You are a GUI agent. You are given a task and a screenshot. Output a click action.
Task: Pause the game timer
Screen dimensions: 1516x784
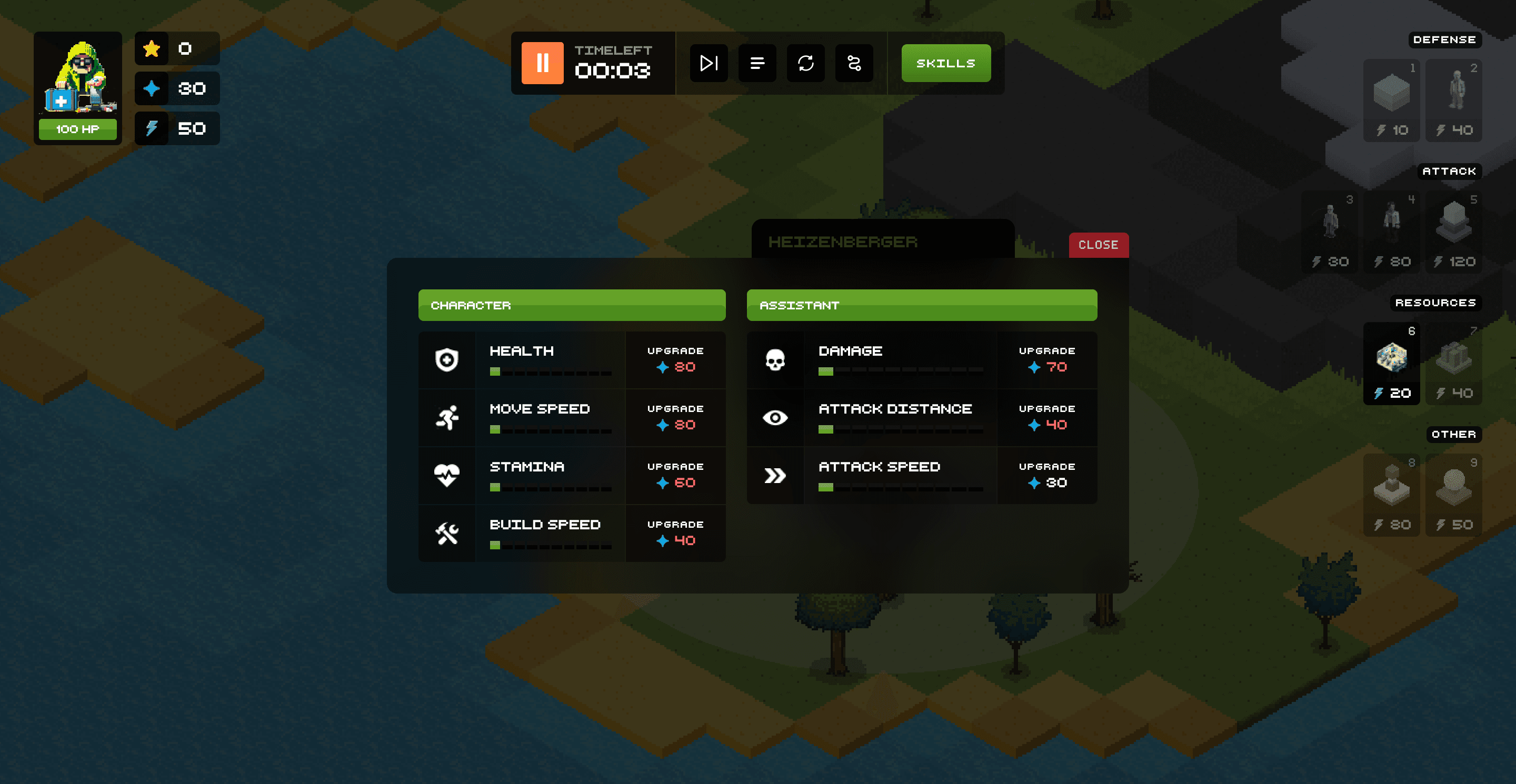543,63
